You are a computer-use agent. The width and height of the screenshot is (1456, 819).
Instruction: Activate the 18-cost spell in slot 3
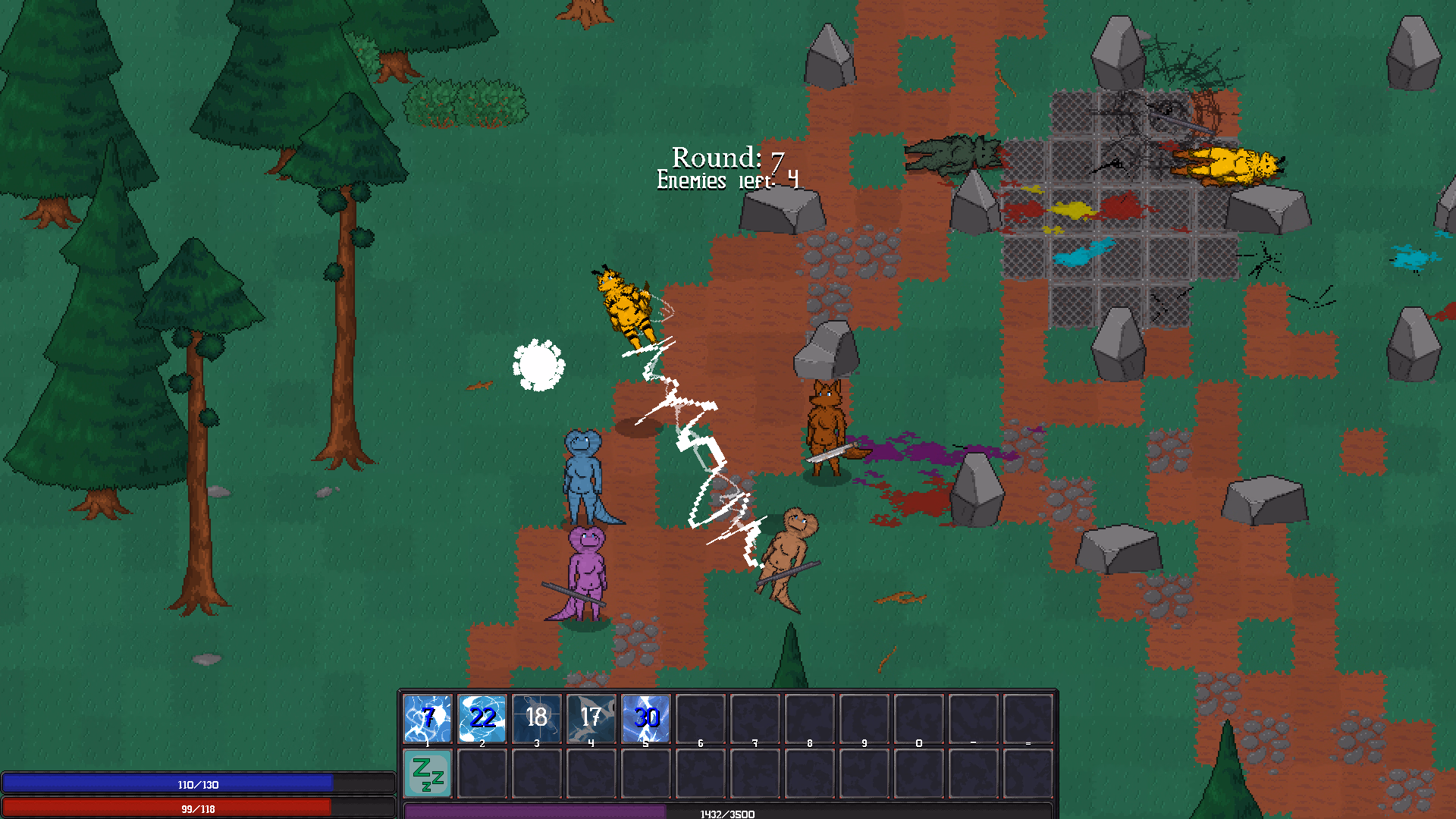click(537, 717)
